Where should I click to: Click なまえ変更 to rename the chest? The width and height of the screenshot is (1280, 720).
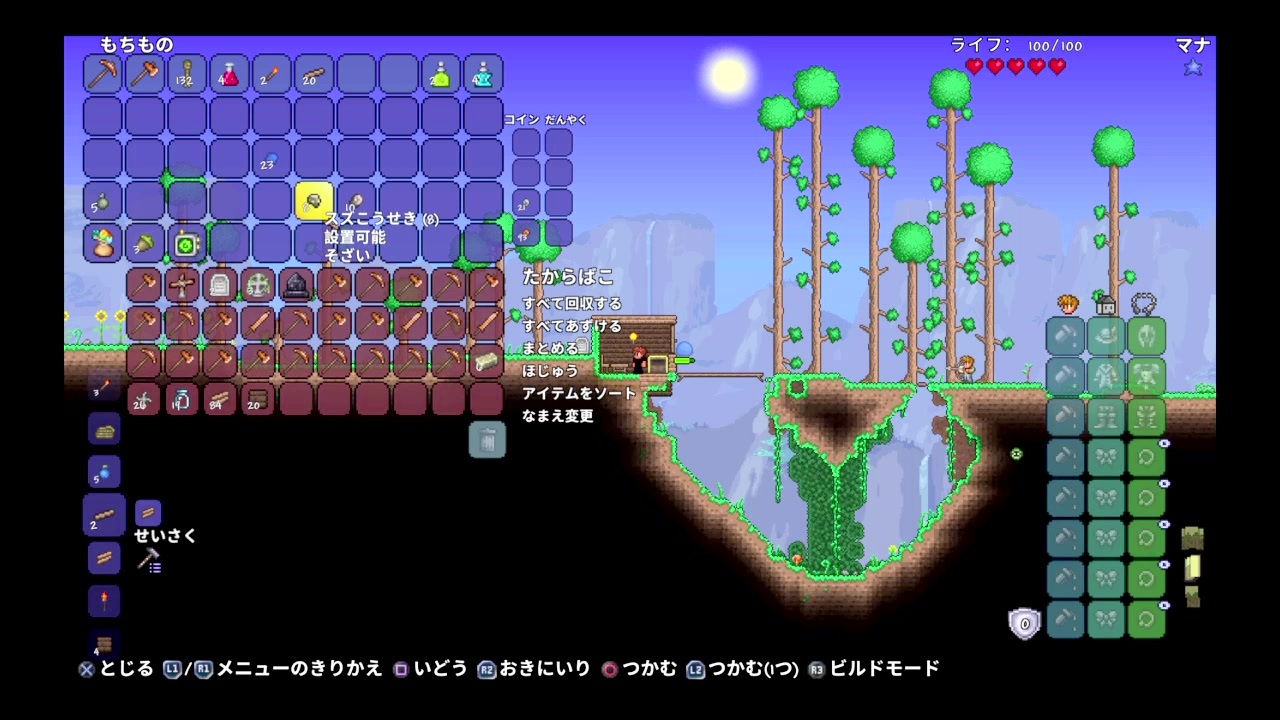[x=557, y=416]
